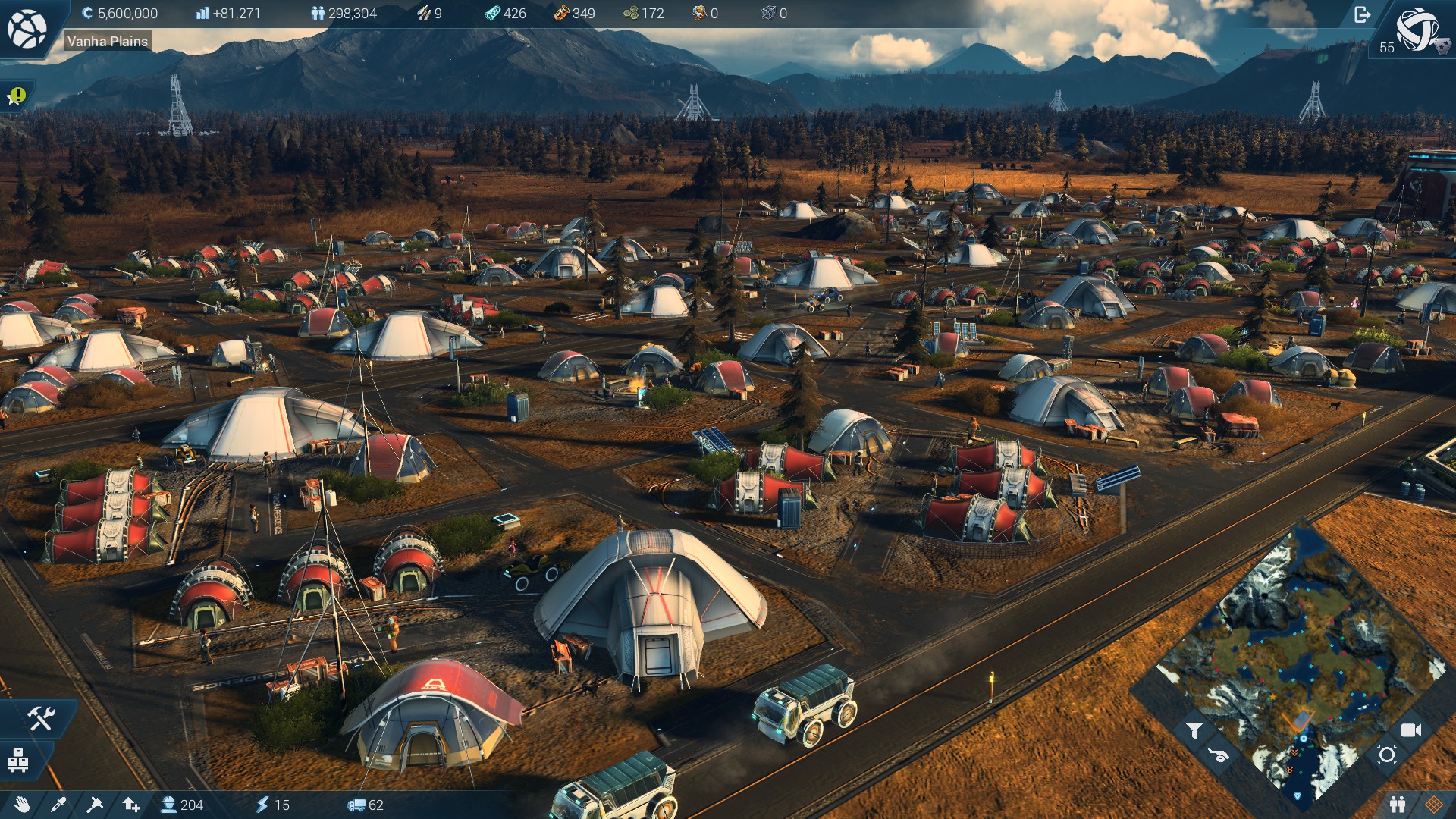Viewport: 1456px width, 819px height.
Task: Click the exit session icon
Action: click(1362, 14)
